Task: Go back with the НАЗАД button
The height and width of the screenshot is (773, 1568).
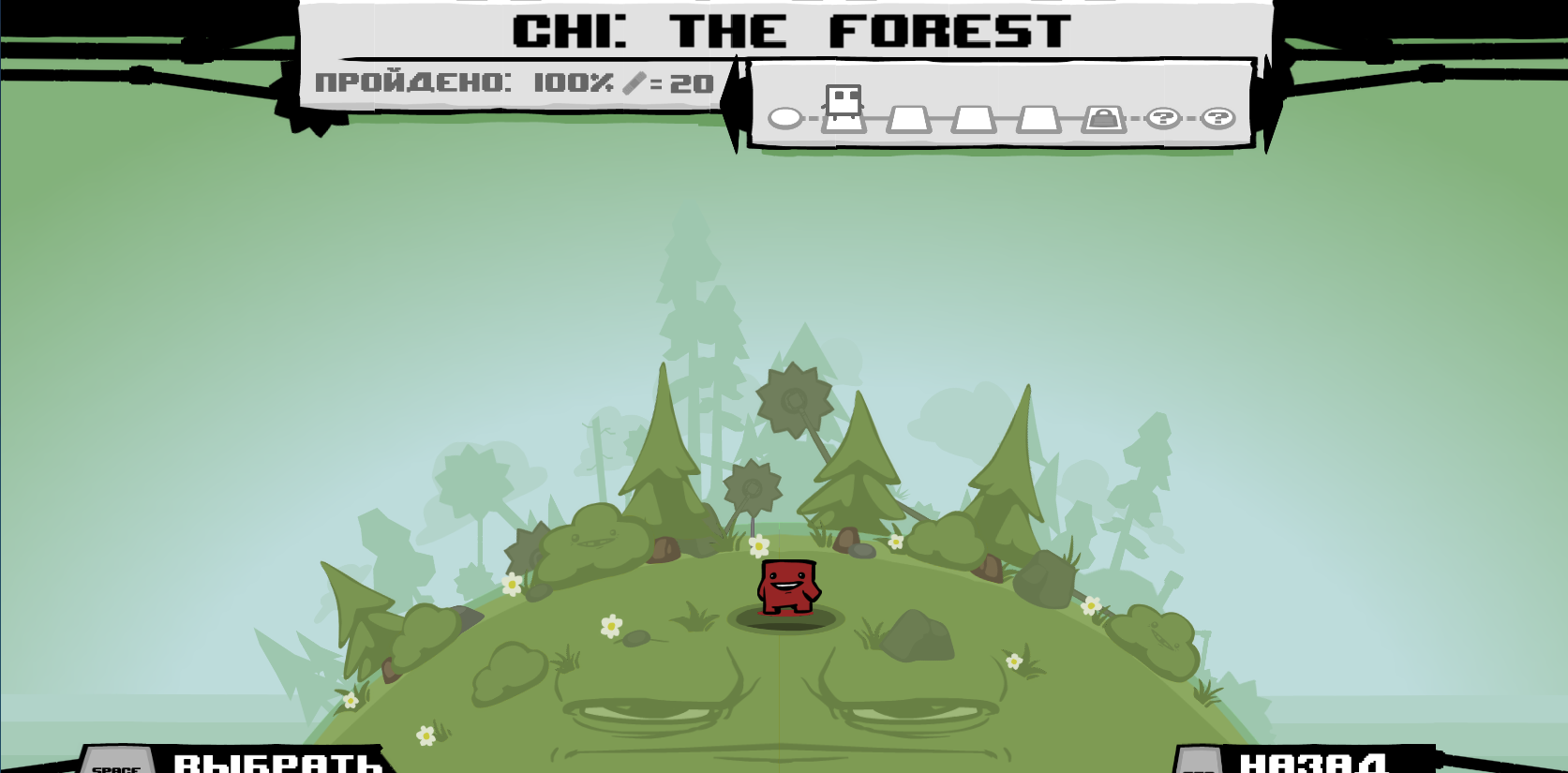Action: [x=1312, y=763]
